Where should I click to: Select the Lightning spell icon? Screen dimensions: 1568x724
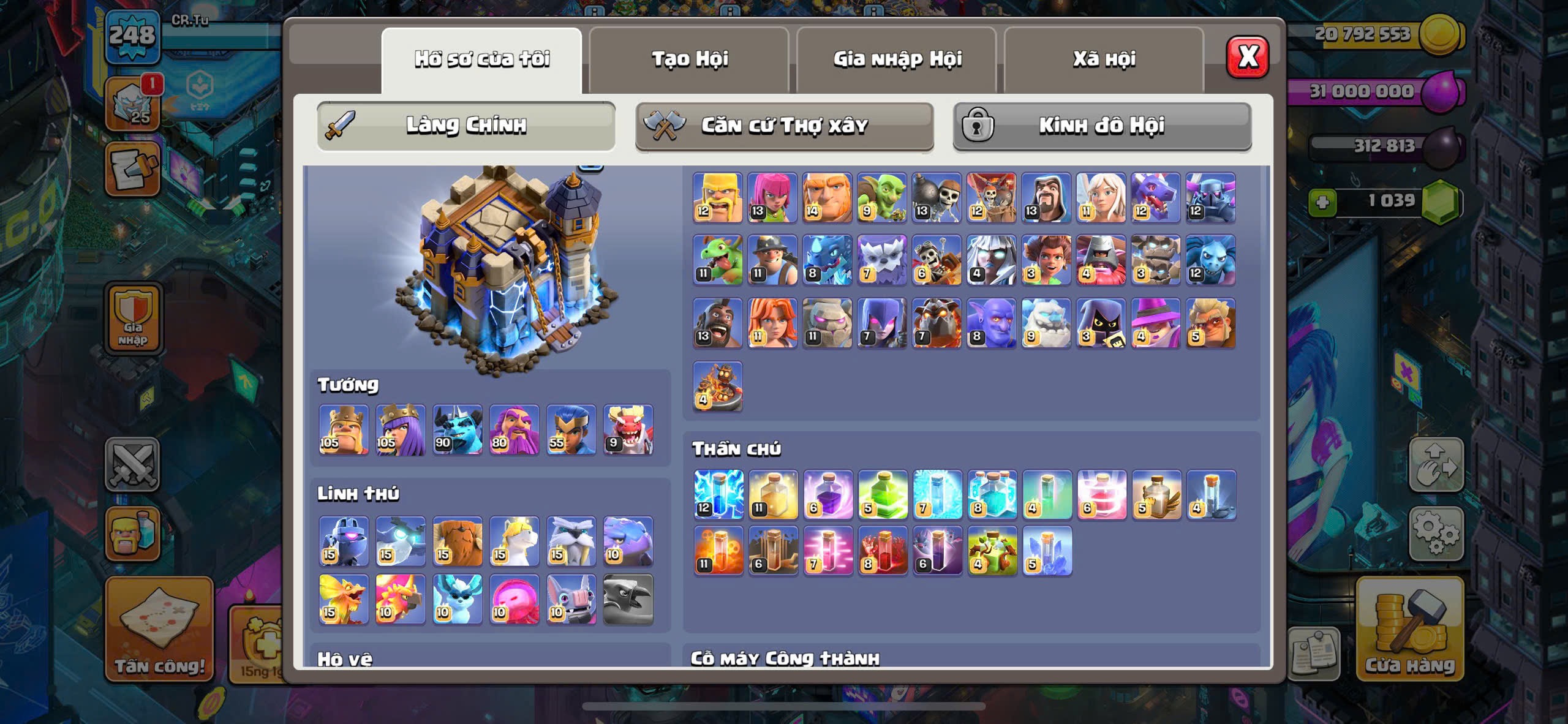pyautogui.click(x=718, y=495)
